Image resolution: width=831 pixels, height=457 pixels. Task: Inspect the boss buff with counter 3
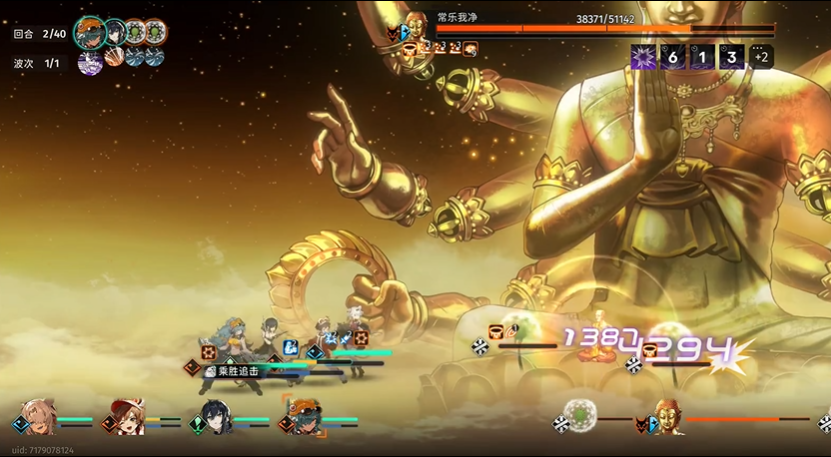[732, 57]
